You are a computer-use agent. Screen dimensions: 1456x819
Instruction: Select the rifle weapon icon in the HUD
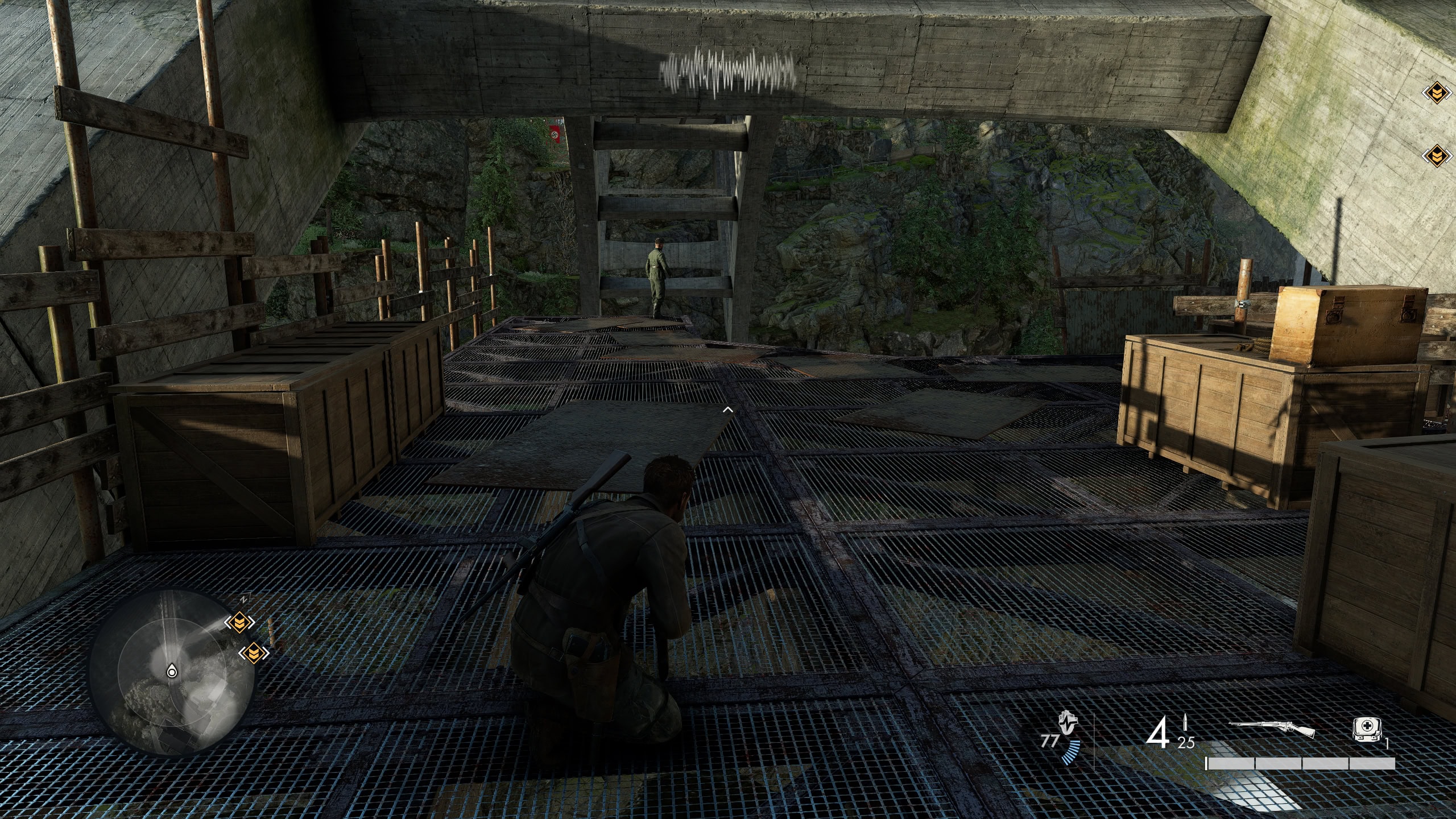coord(1273,726)
